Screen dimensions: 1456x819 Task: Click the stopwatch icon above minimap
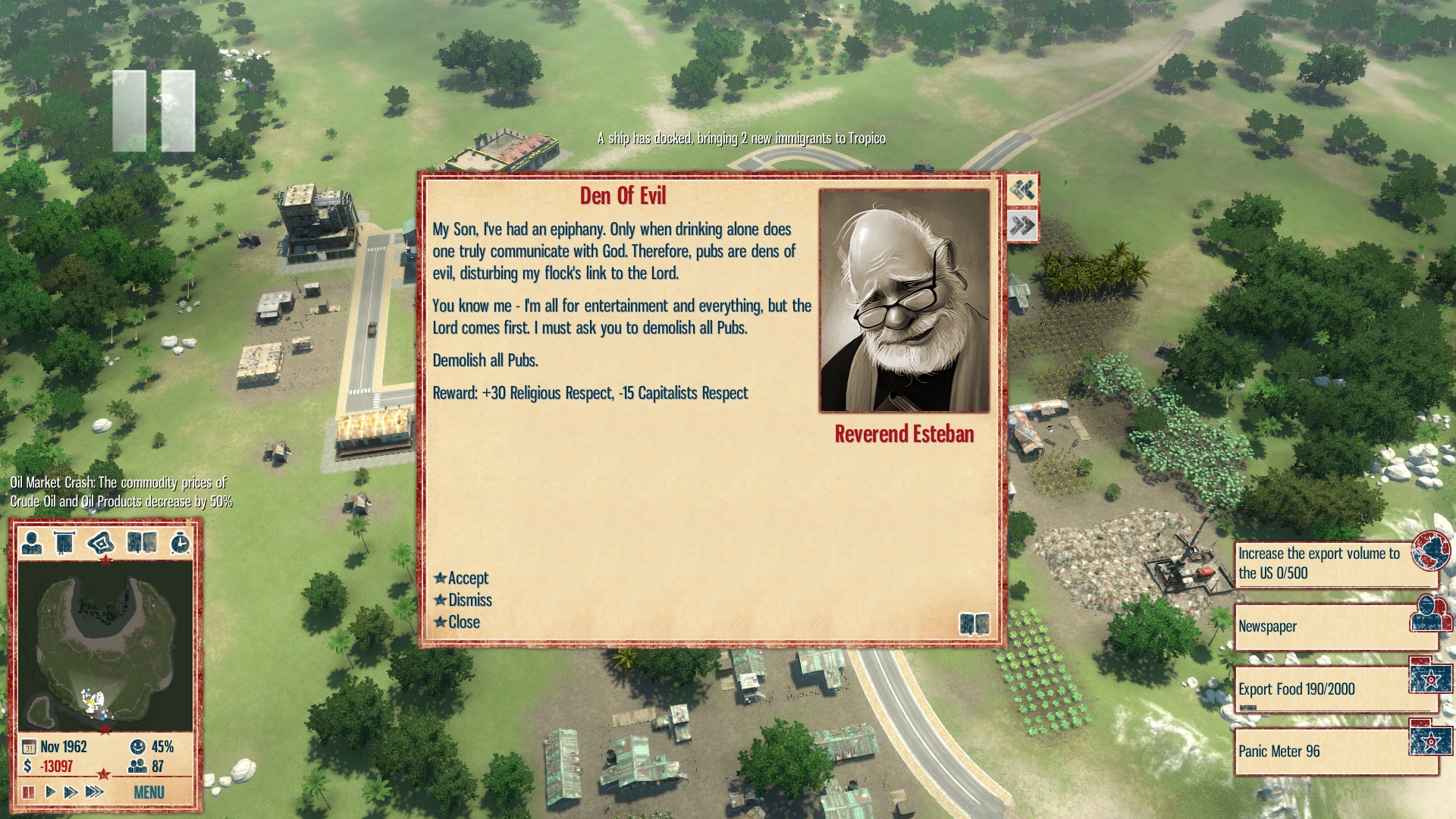180,543
